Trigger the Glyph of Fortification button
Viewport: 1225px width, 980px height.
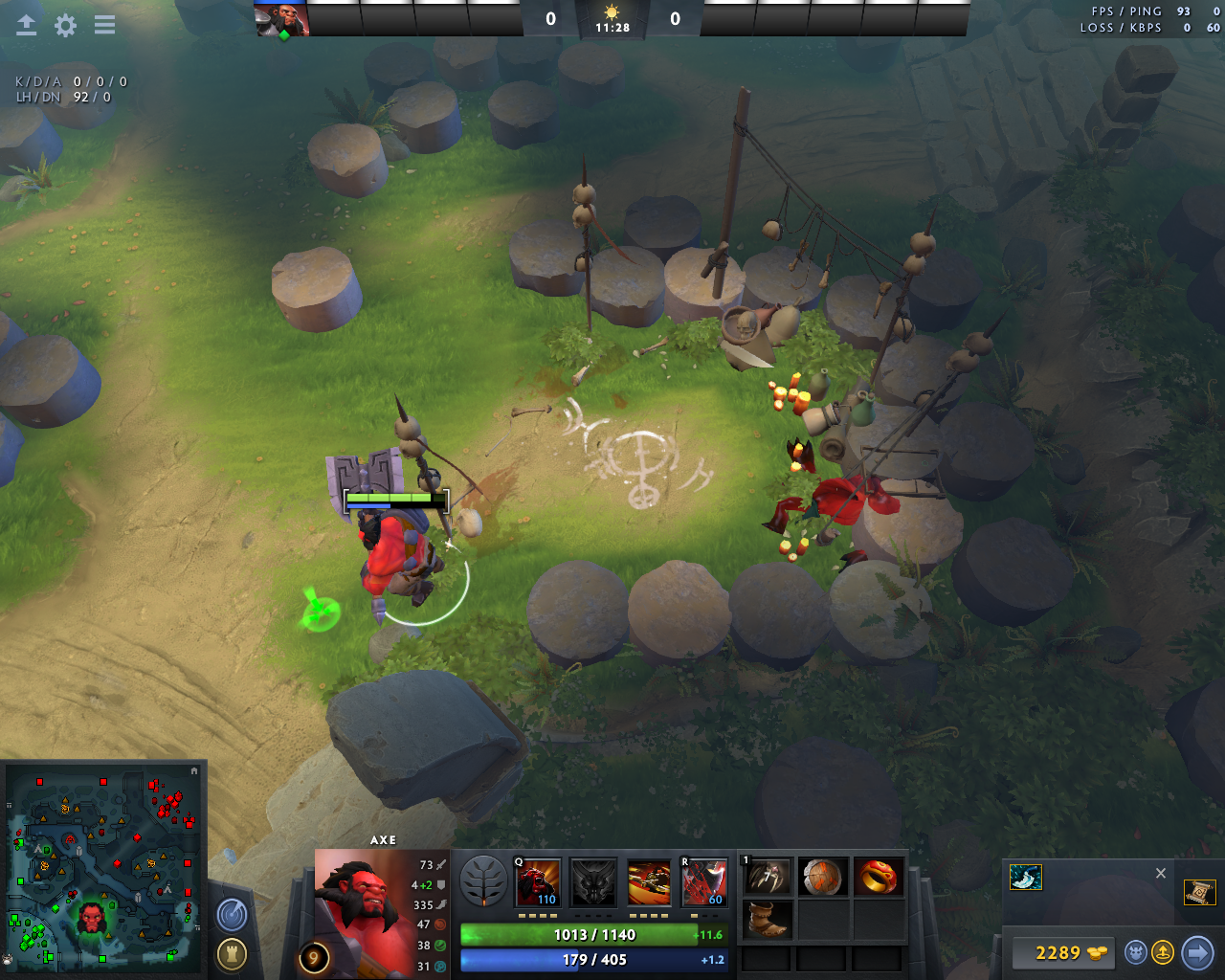point(232,953)
